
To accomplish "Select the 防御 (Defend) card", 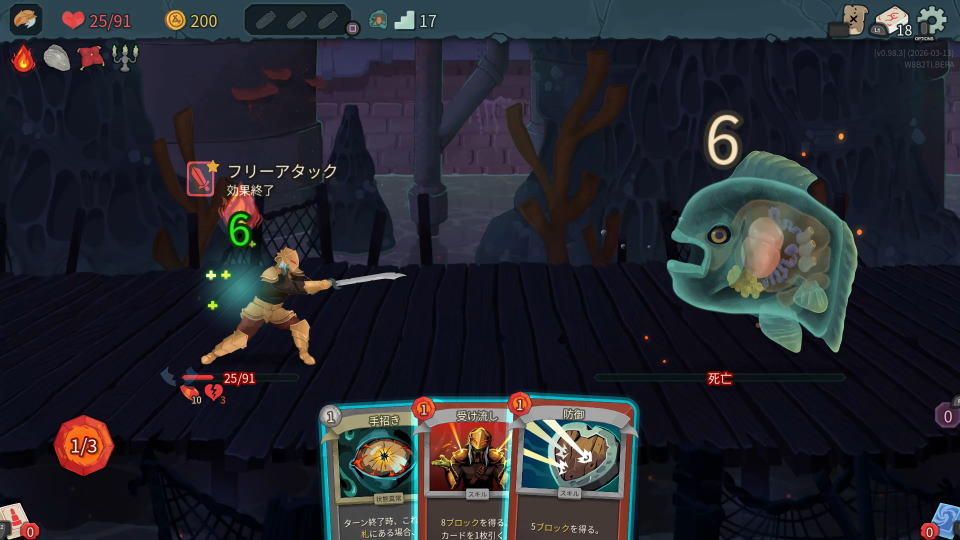I will pos(572,470).
